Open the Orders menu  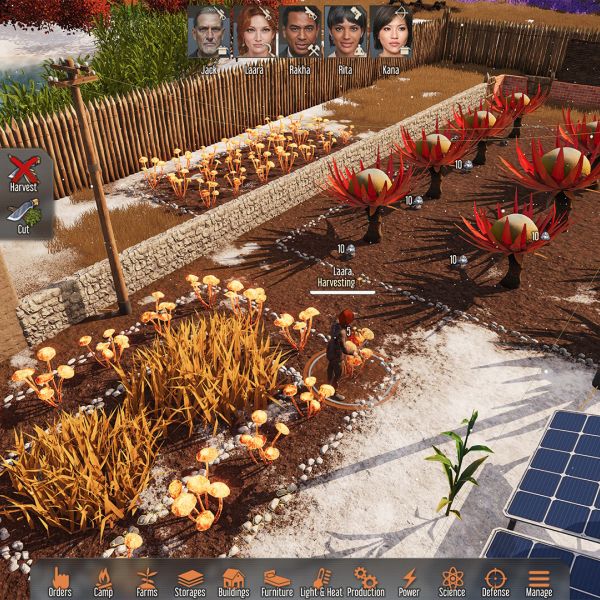coord(60,581)
